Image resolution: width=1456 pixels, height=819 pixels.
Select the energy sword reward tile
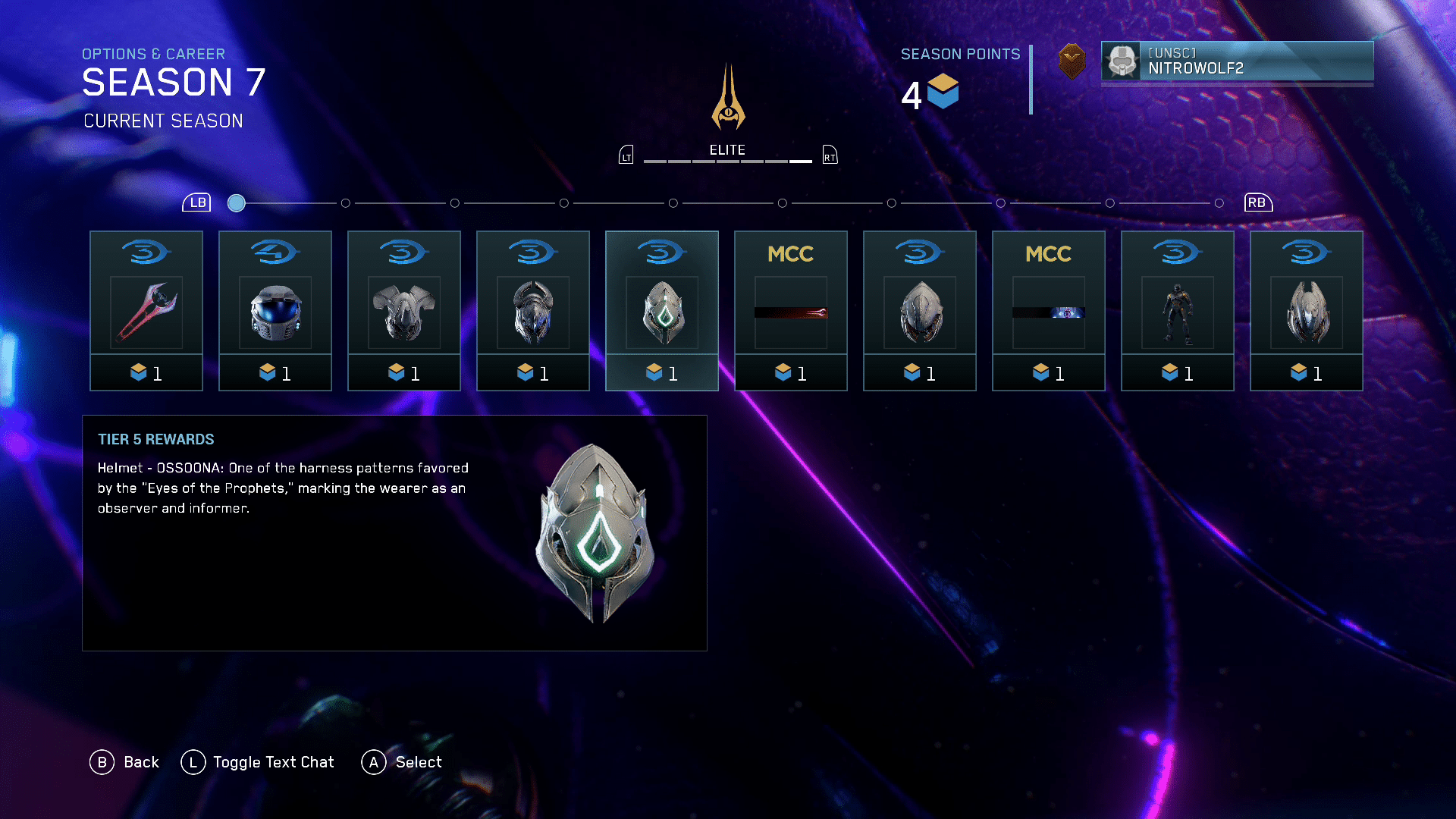click(146, 311)
